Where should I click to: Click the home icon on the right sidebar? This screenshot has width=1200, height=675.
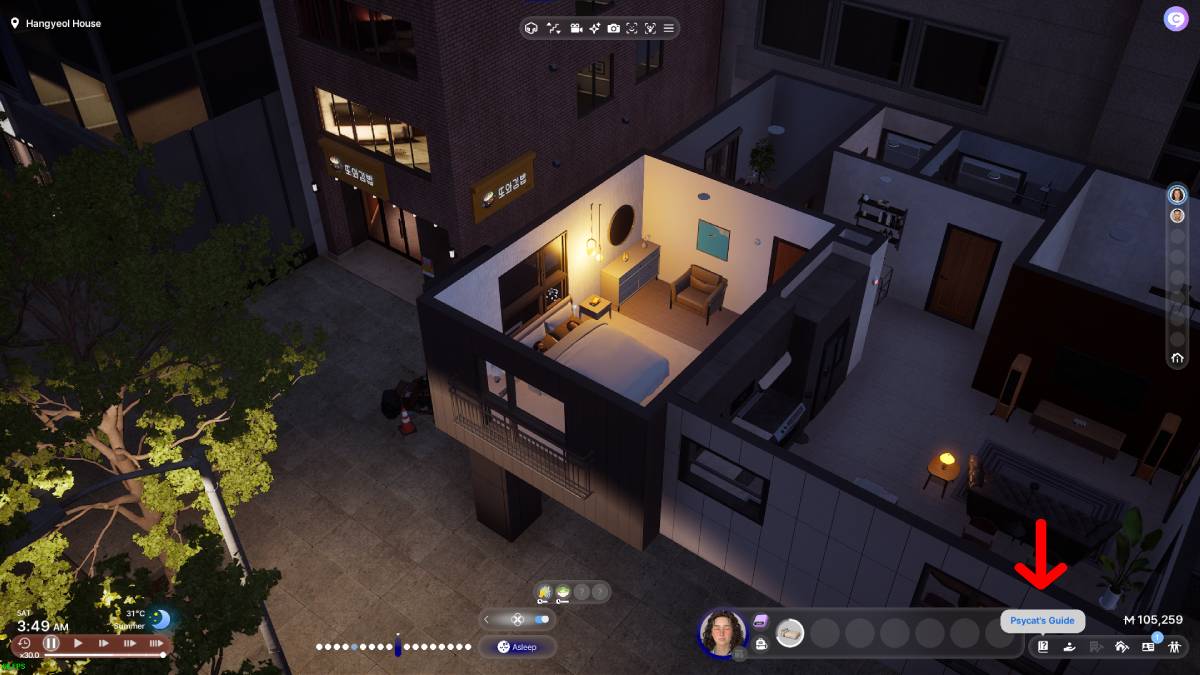coord(1177,358)
